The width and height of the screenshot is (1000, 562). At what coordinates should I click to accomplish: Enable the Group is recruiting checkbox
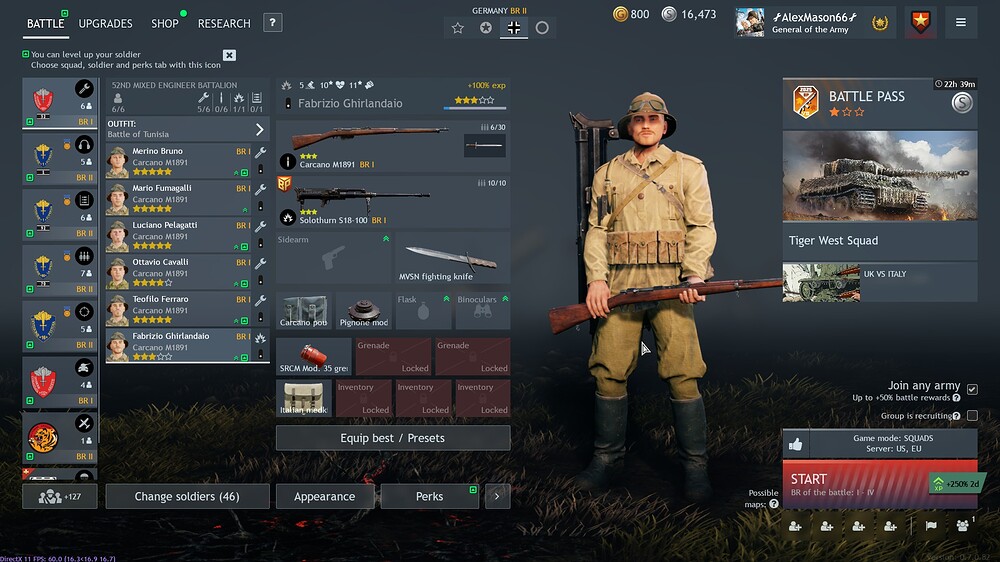[972, 415]
